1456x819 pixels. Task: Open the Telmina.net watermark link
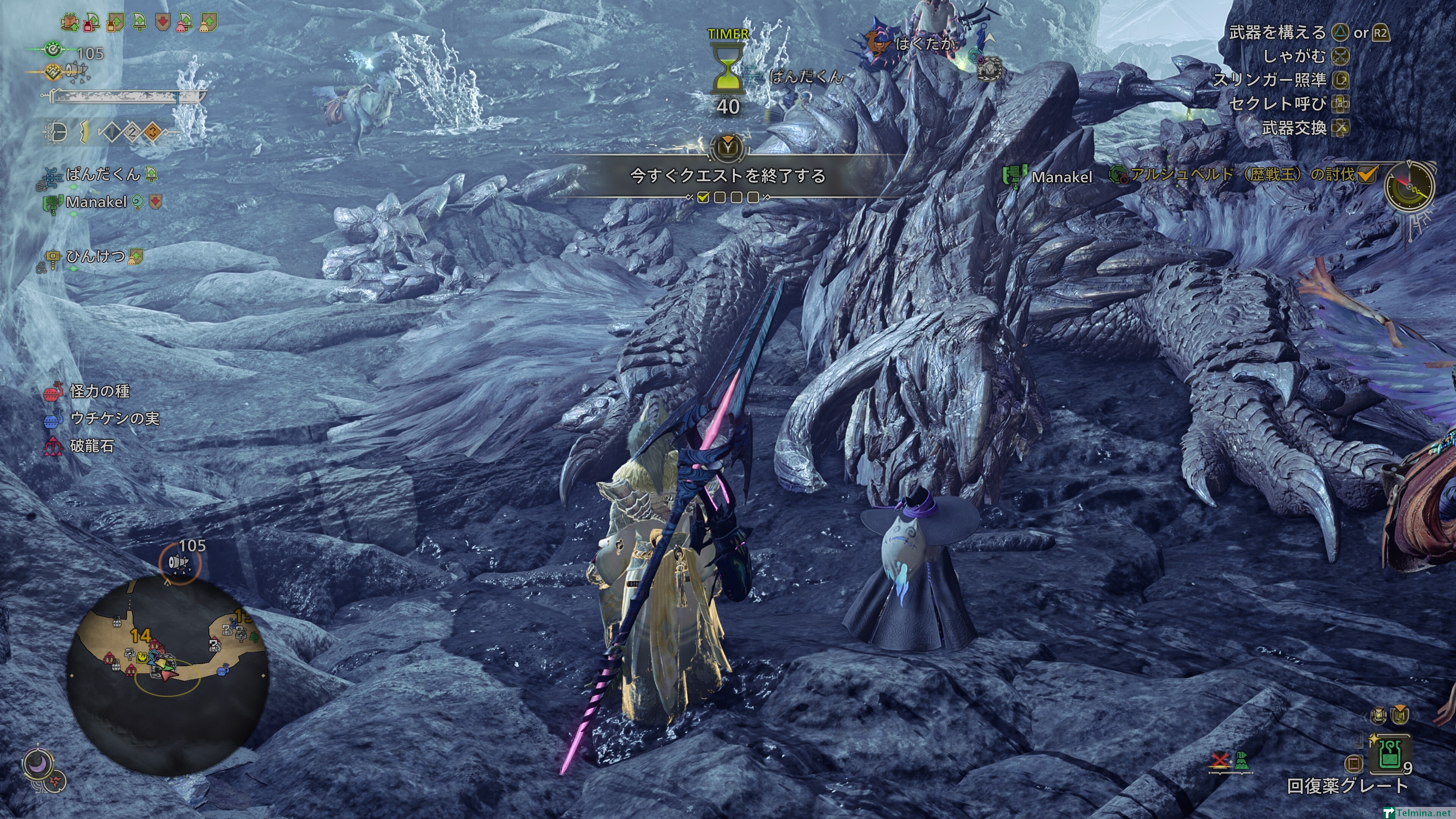point(1425,813)
